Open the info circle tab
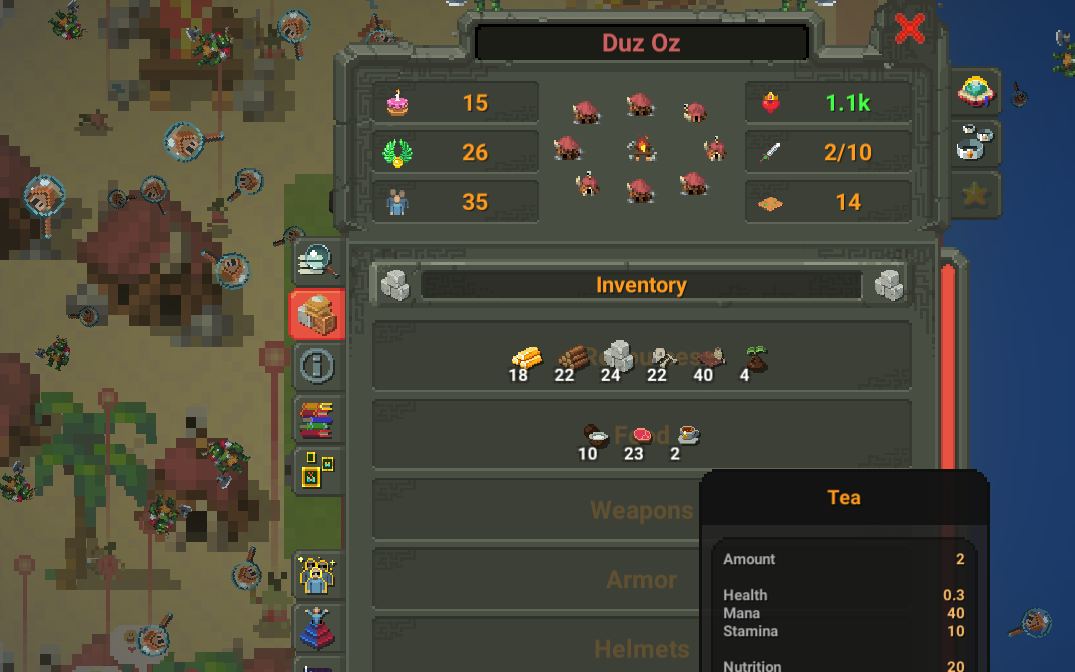The height and width of the screenshot is (672, 1075). (318, 366)
